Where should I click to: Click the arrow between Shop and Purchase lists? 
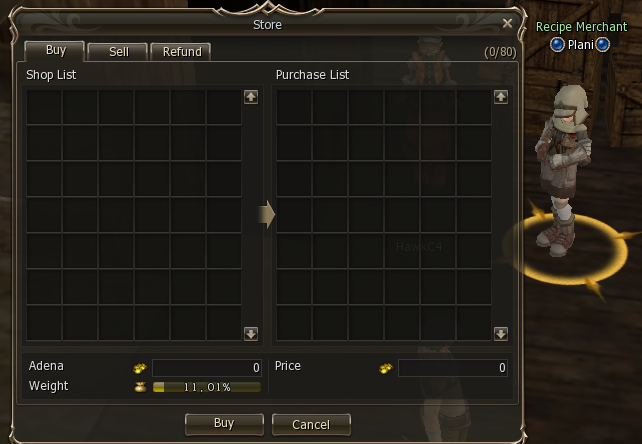[x=267, y=214]
